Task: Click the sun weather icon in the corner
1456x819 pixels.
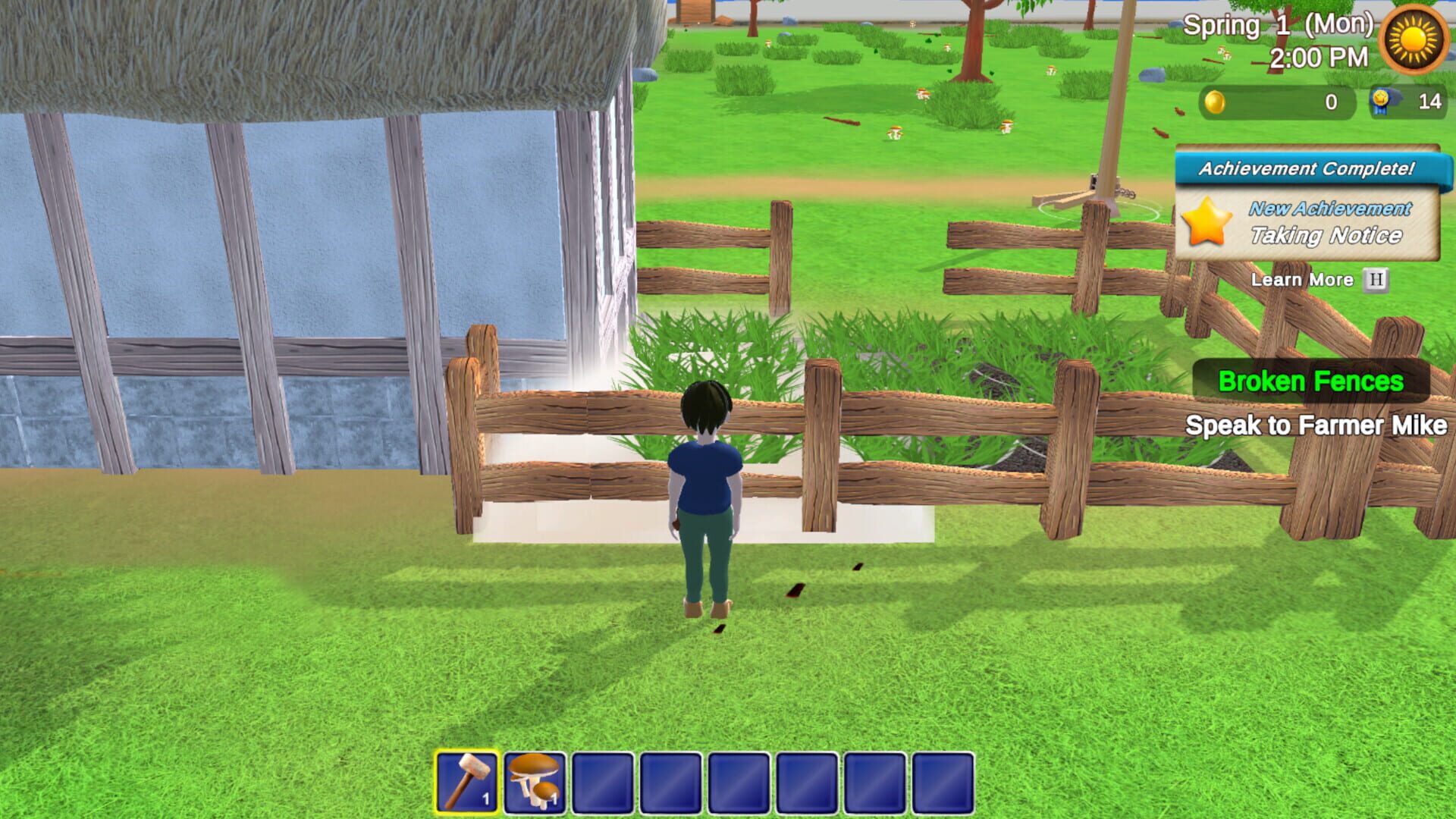Action: [1412, 39]
